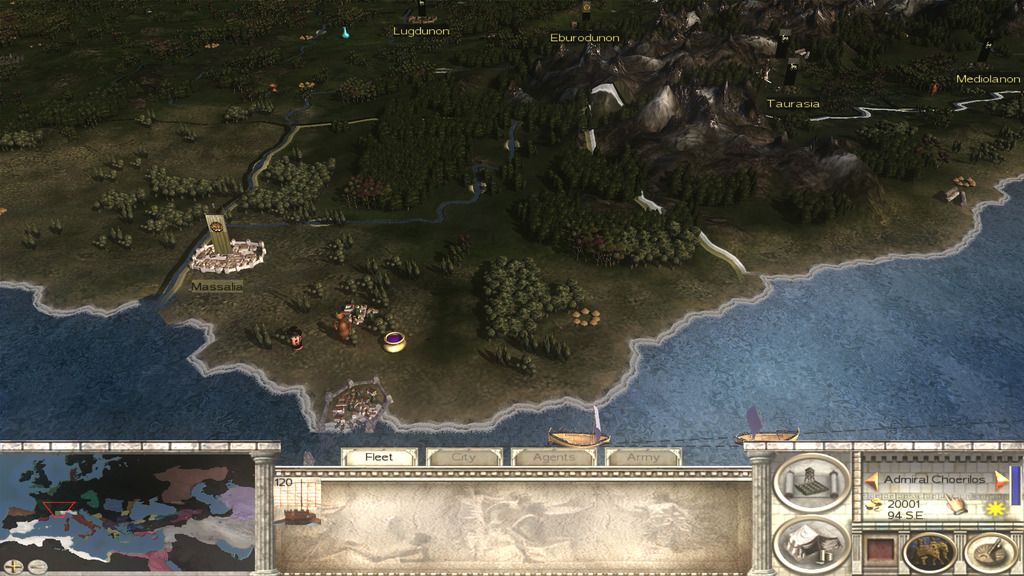This screenshot has height=576, width=1024.
Task: Select the ship unit card with 120 men
Action: (297, 501)
